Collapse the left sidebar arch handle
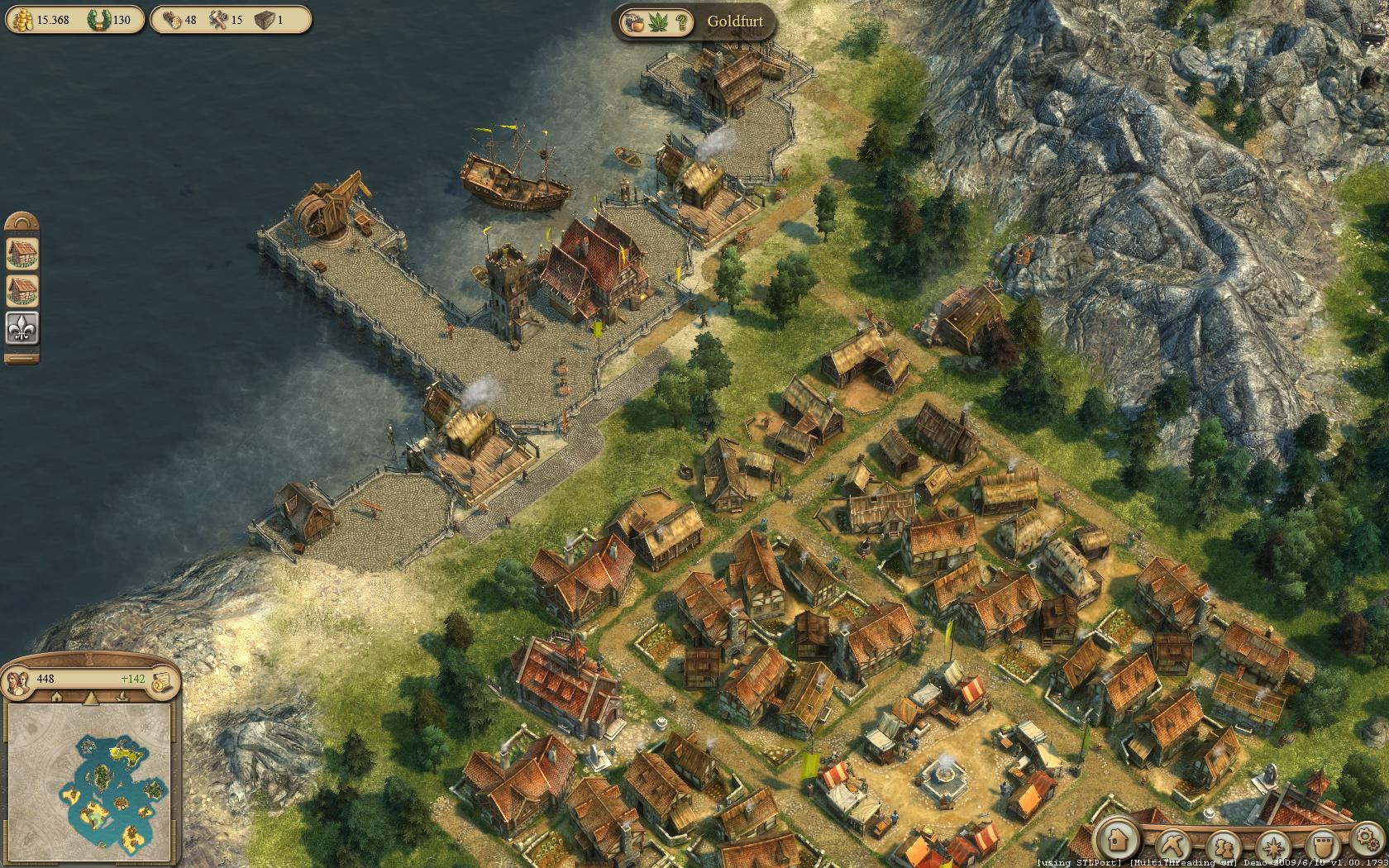Viewport: 1389px width, 868px height. 22,222
